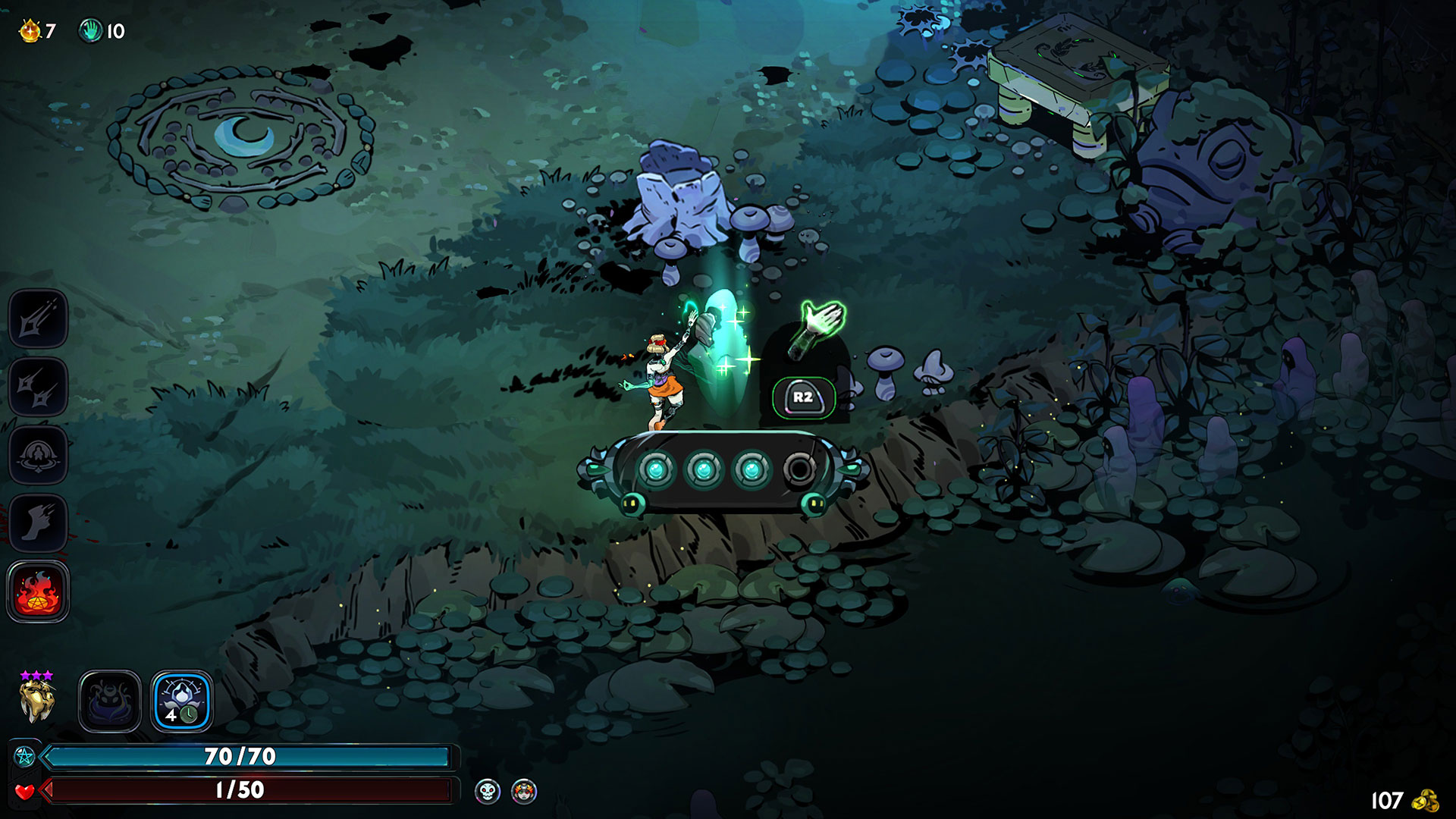
Task: Inspect the red flame pentagram boon
Action: pyautogui.click(x=38, y=592)
